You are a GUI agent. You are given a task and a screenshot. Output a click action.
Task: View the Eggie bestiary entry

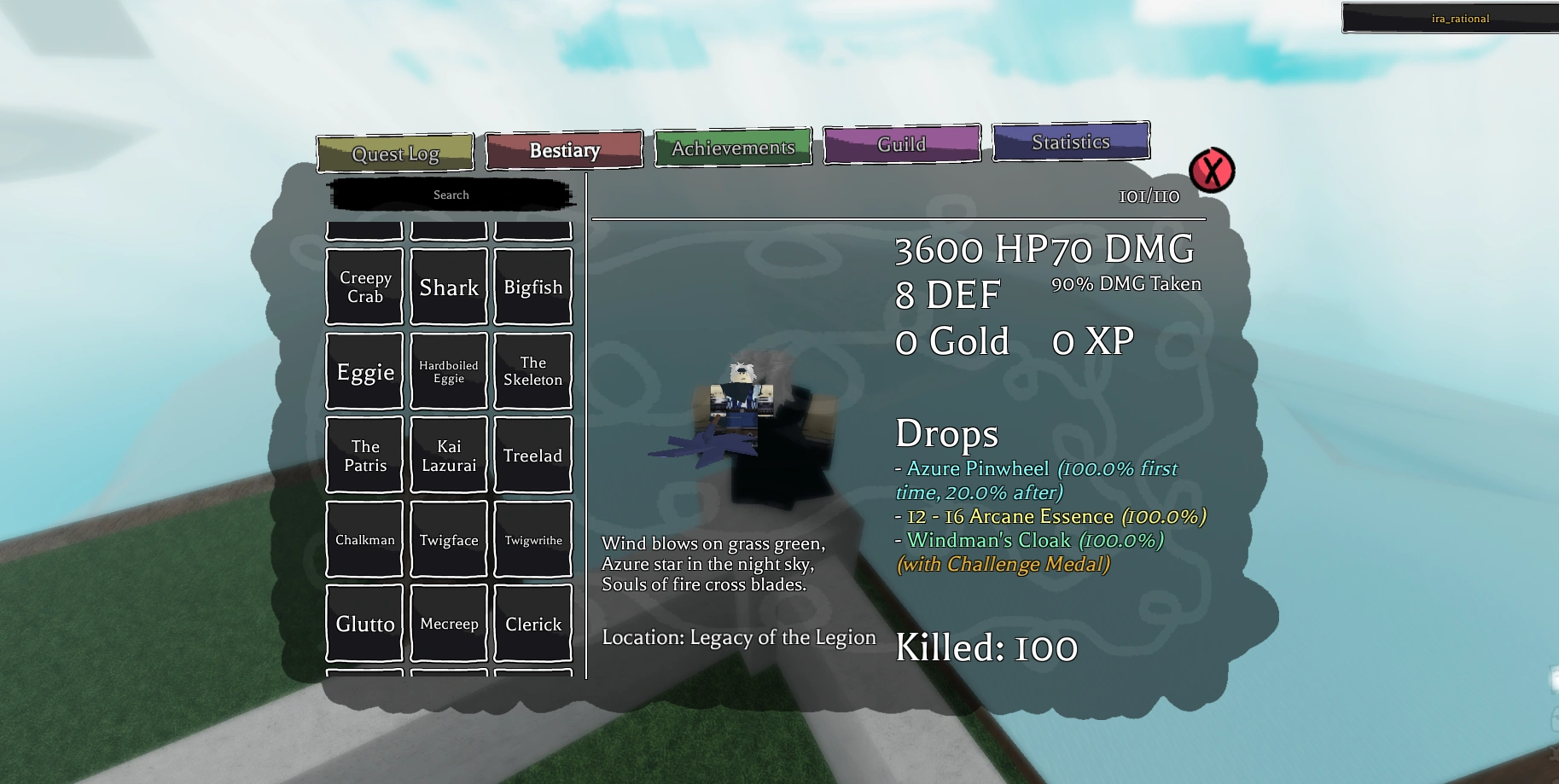(x=364, y=370)
